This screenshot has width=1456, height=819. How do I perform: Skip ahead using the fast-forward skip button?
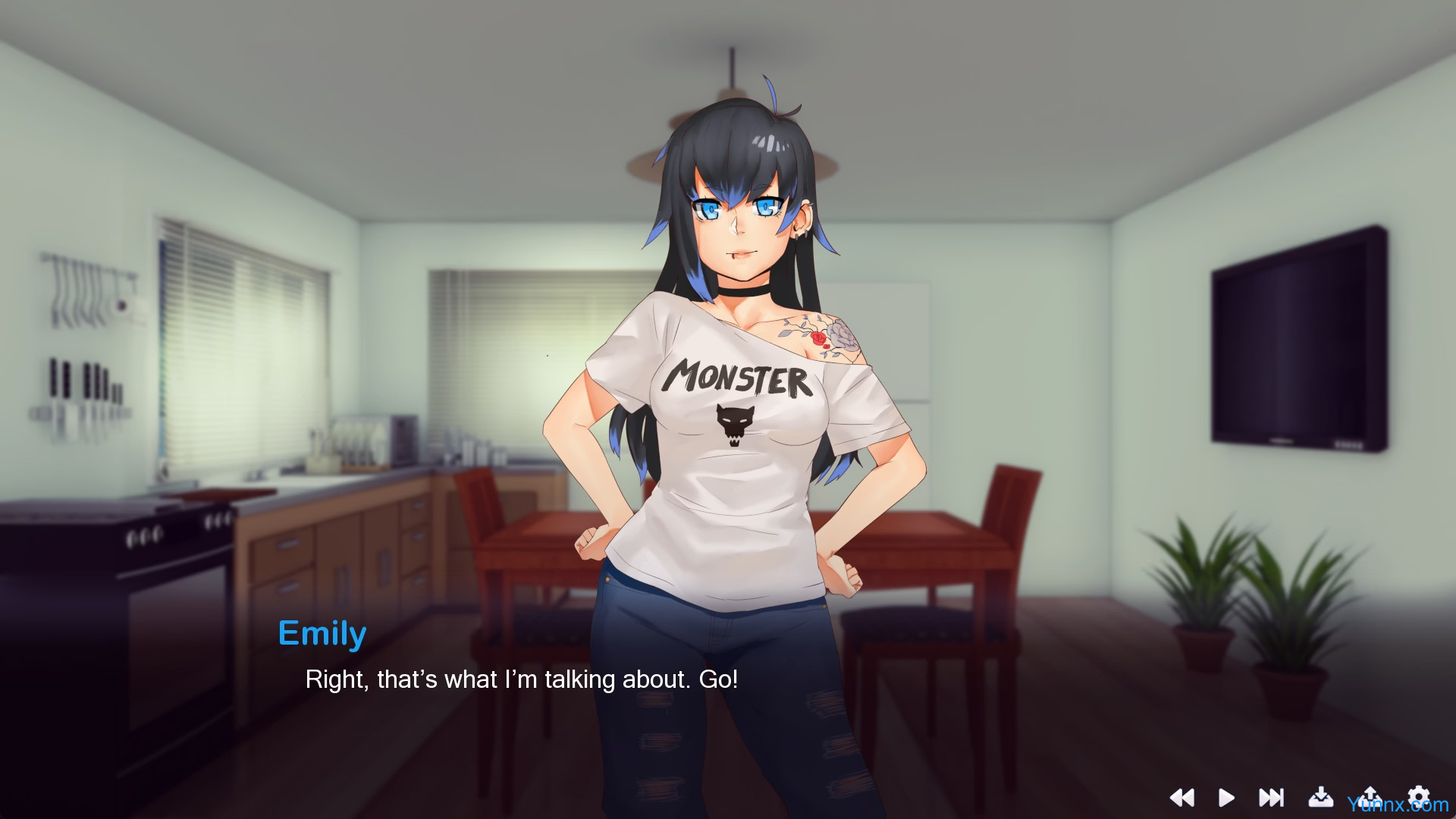click(x=1271, y=797)
